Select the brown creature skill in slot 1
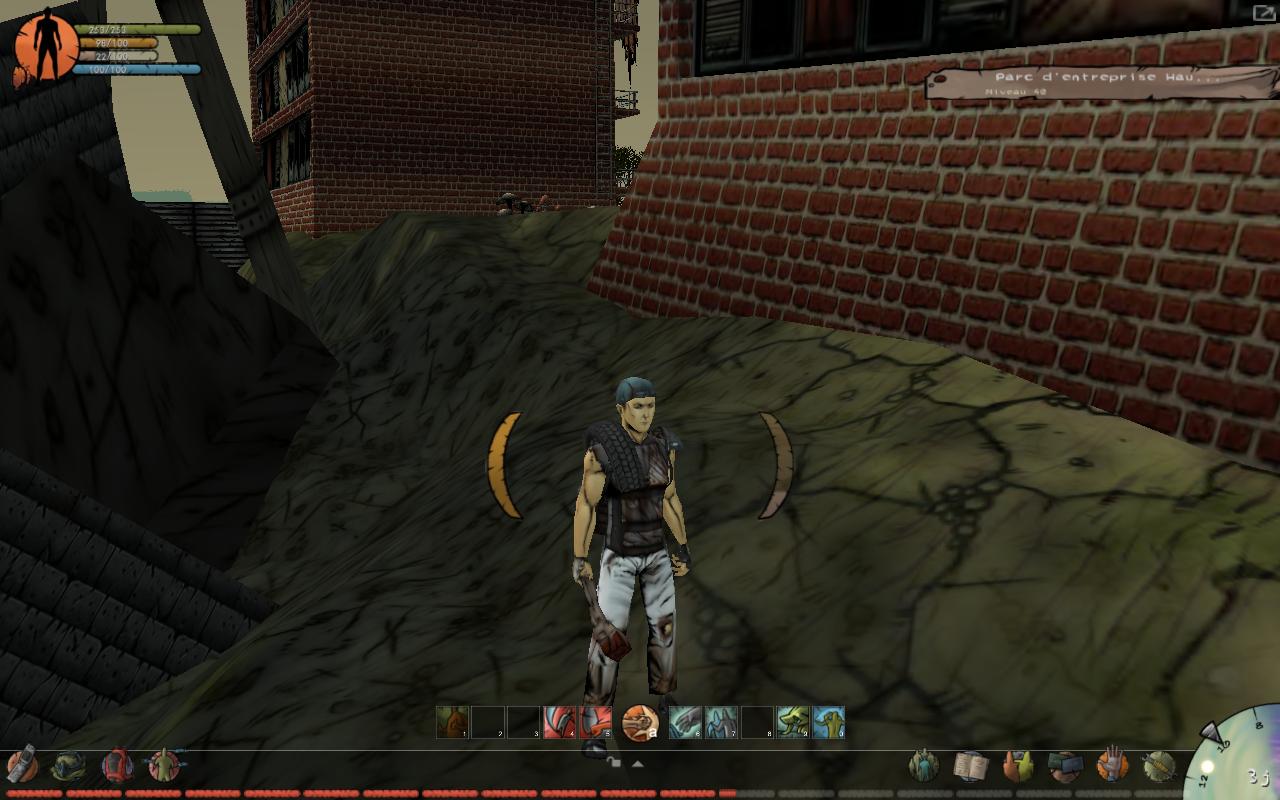Image resolution: width=1280 pixels, height=800 pixels. click(452, 722)
